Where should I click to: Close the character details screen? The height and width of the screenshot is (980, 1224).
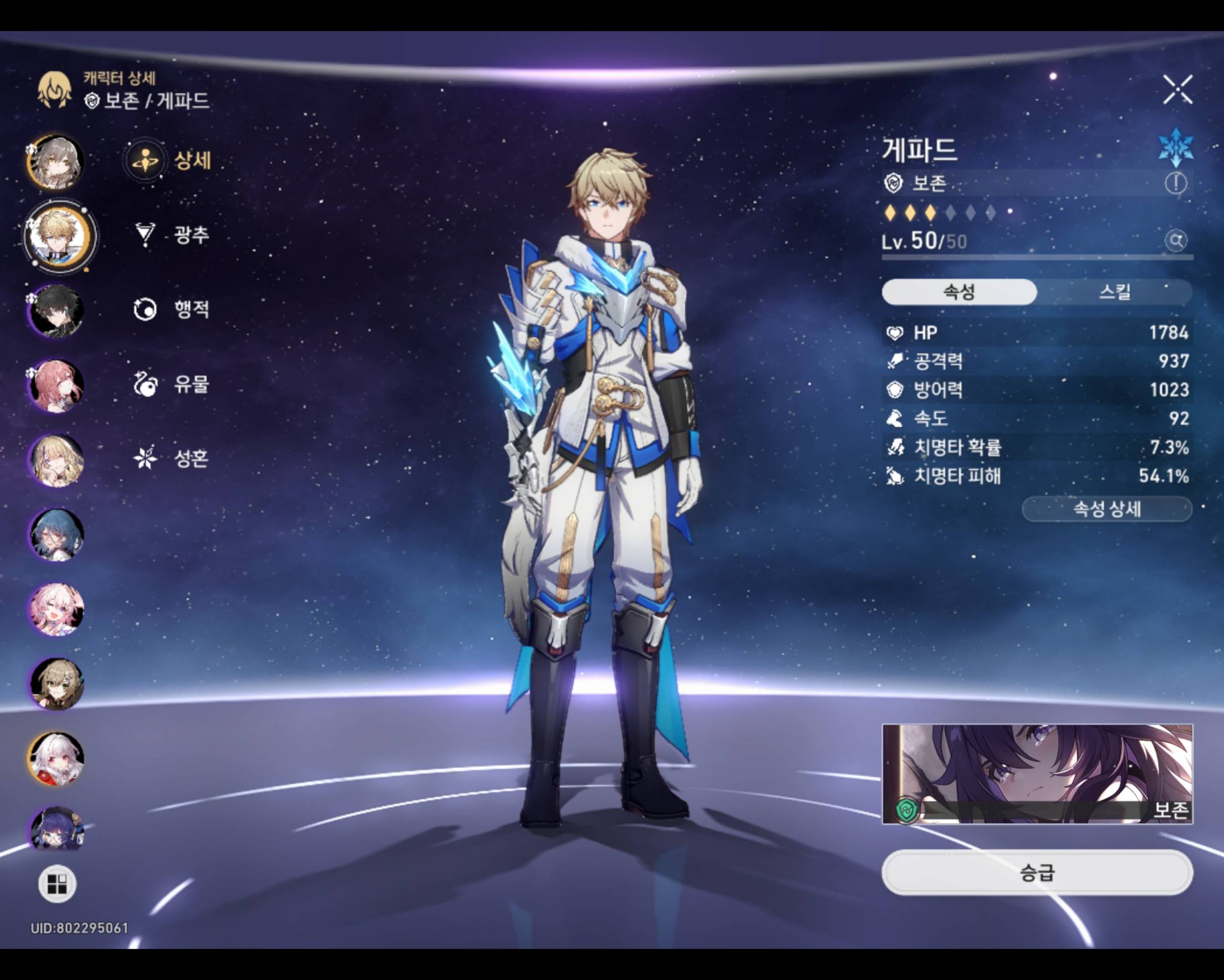(x=1177, y=90)
